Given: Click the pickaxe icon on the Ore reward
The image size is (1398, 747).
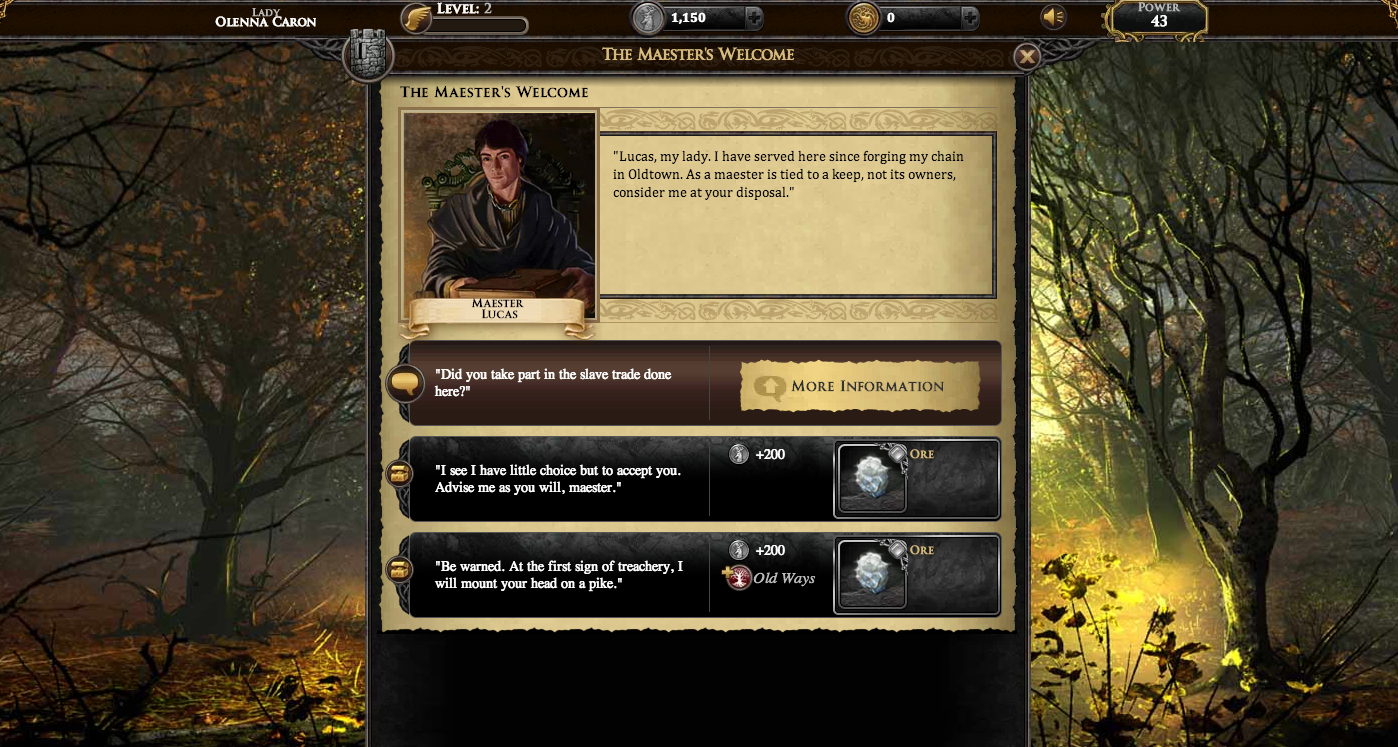Looking at the screenshot, I should point(899,452).
